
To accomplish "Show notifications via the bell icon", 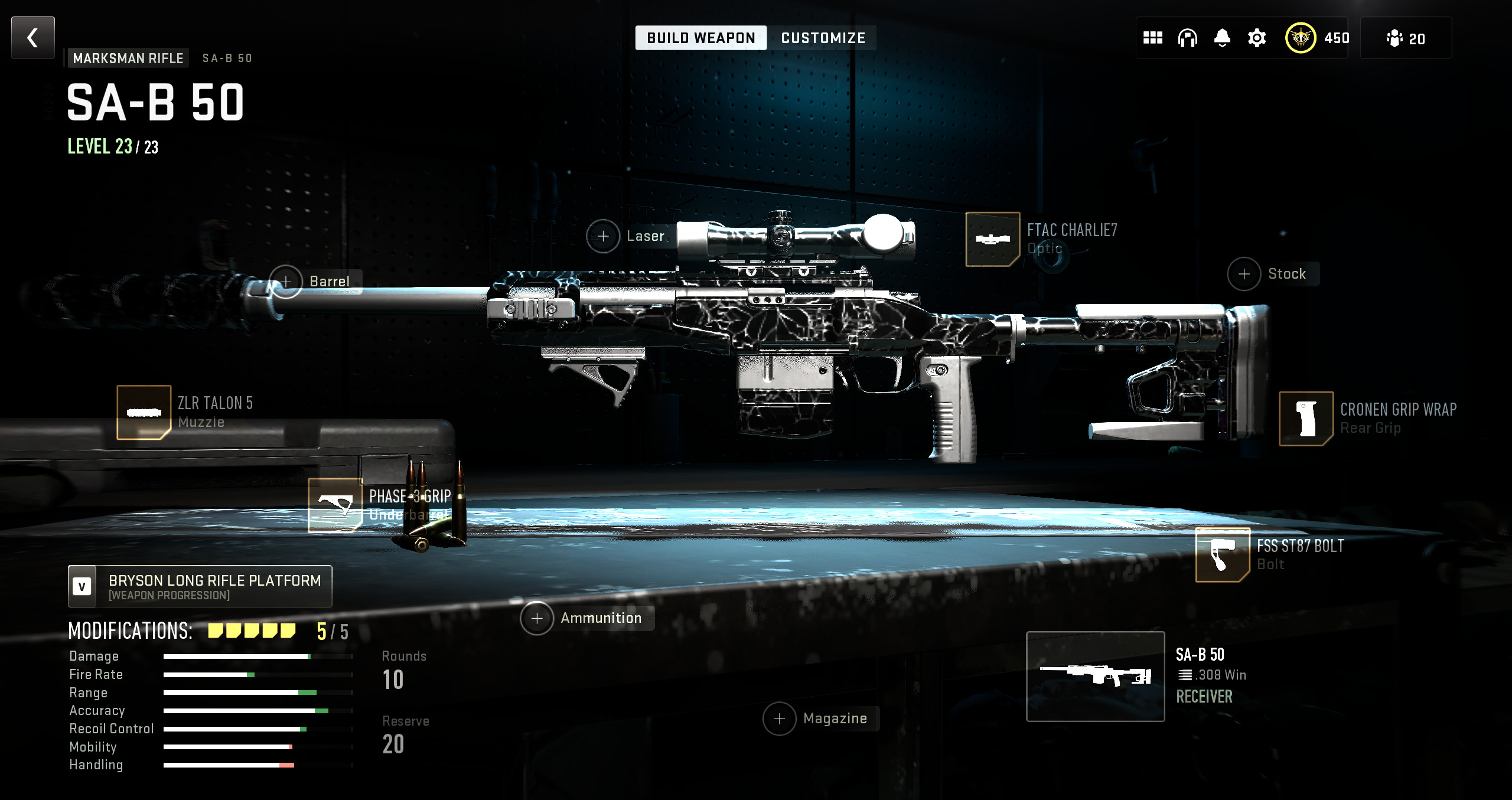I will (x=1222, y=38).
